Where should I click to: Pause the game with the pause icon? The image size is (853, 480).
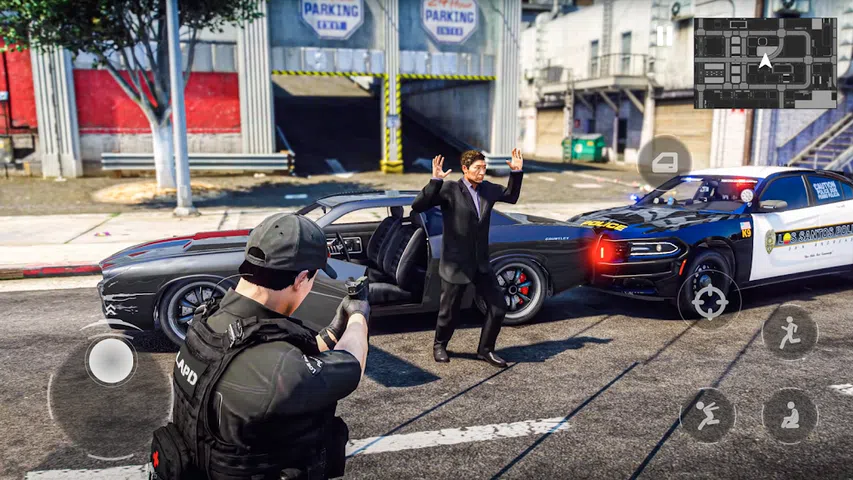(x=665, y=36)
